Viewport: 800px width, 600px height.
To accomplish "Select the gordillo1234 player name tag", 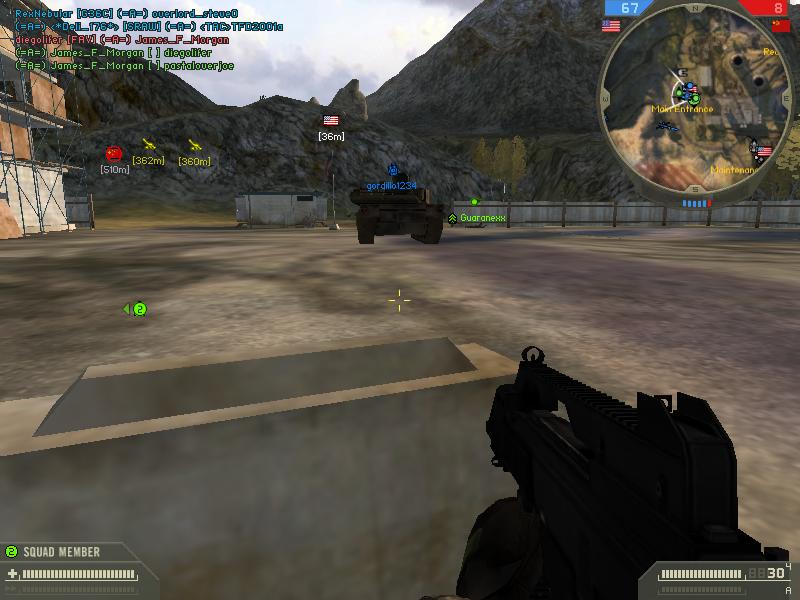I will pos(391,186).
